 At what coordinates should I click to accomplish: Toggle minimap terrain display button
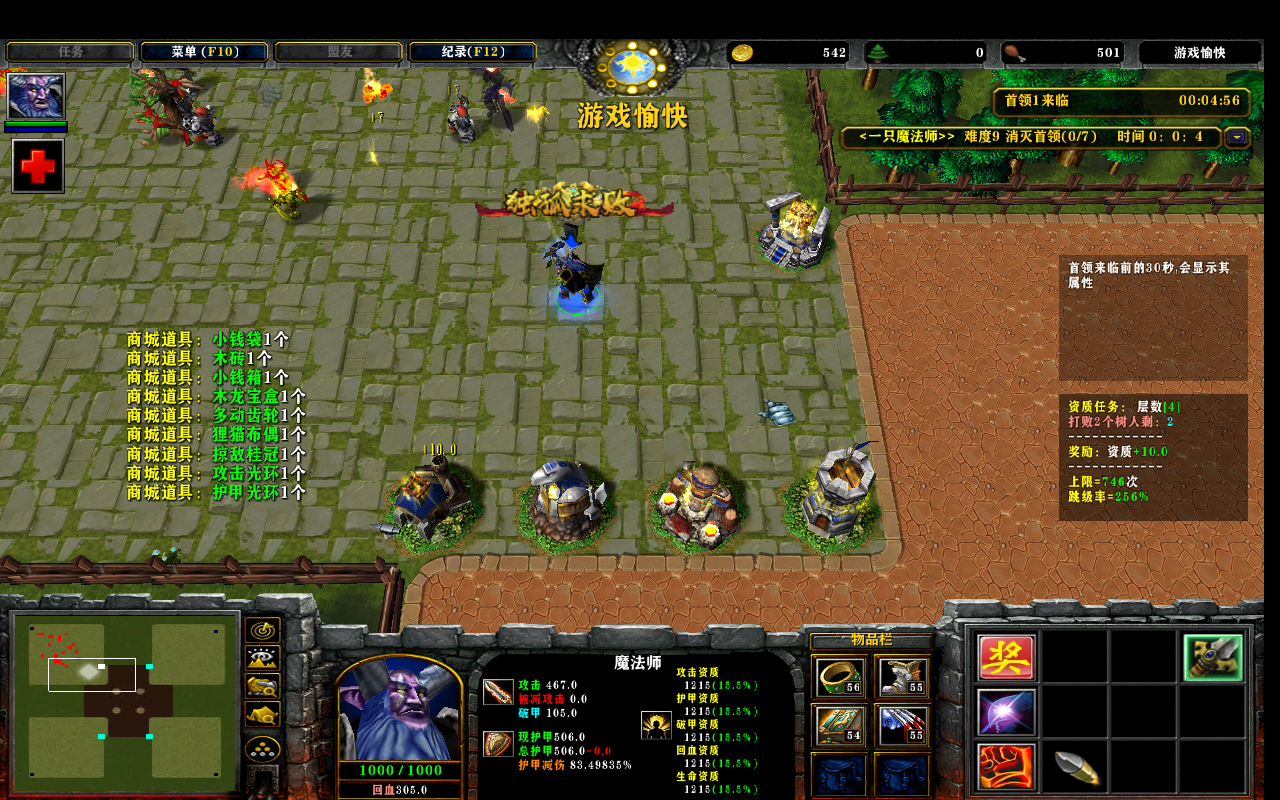coord(262,659)
